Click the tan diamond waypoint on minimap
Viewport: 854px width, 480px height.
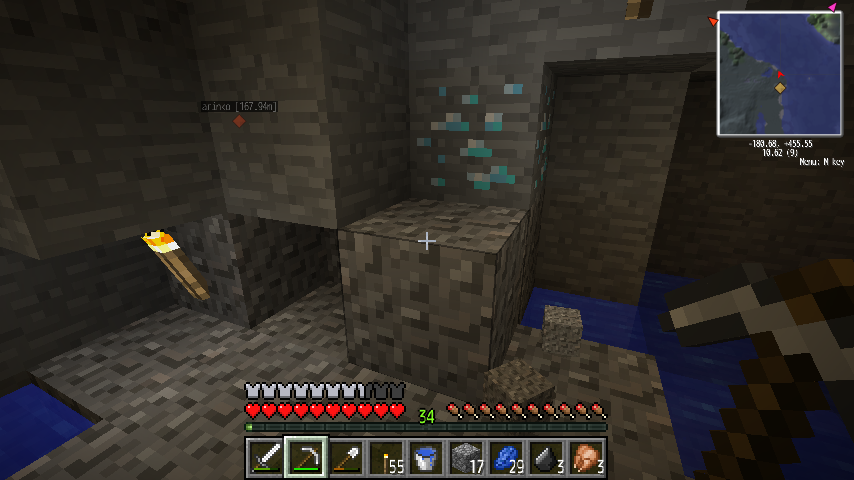[x=780, y=88]
